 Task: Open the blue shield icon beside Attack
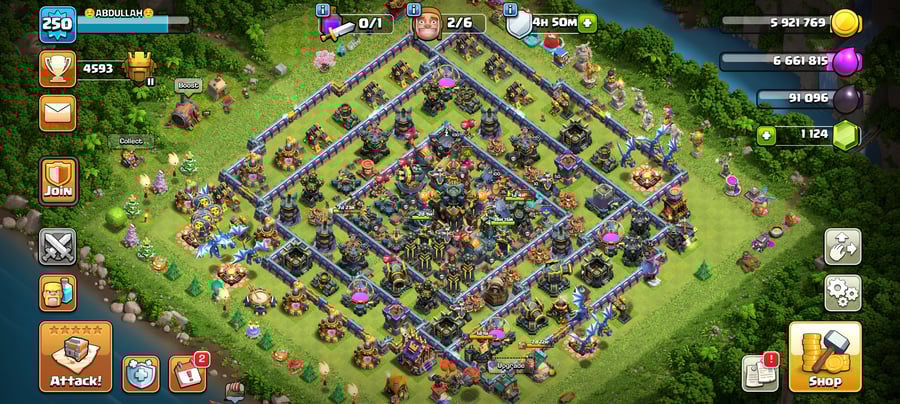(140, 373)
